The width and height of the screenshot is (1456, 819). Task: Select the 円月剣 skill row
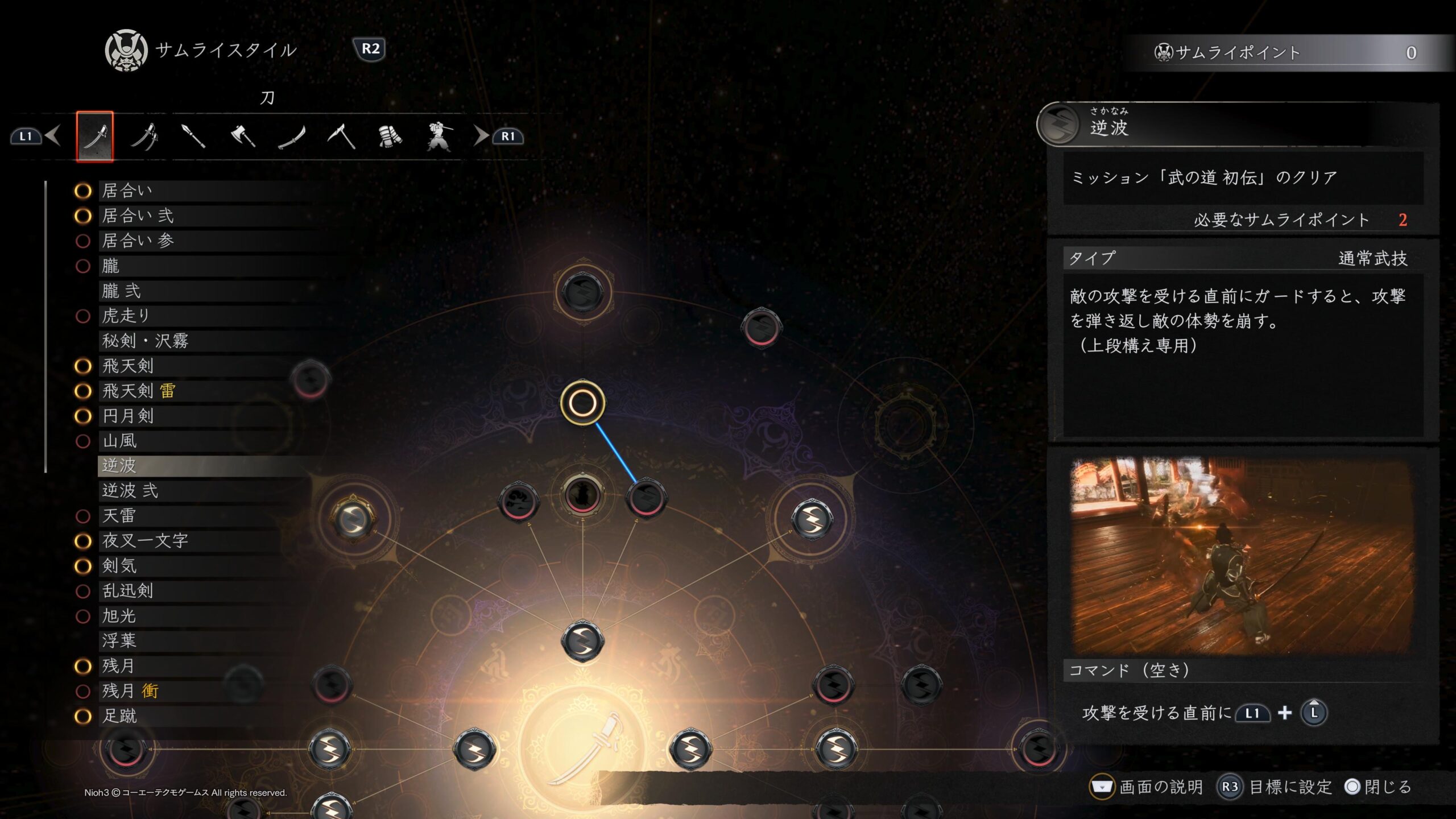click(128, 416)
